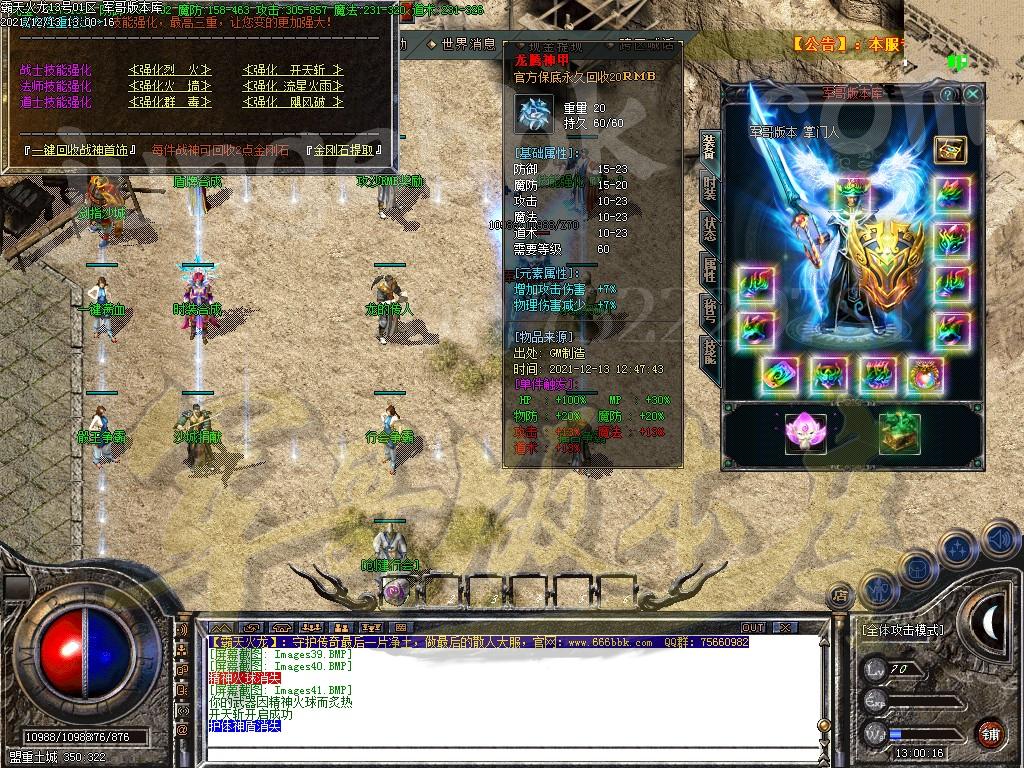Viewport: 1024px width, 768px height.
Task: Show the 称号 titles tab
Action: tap(709, 310)
